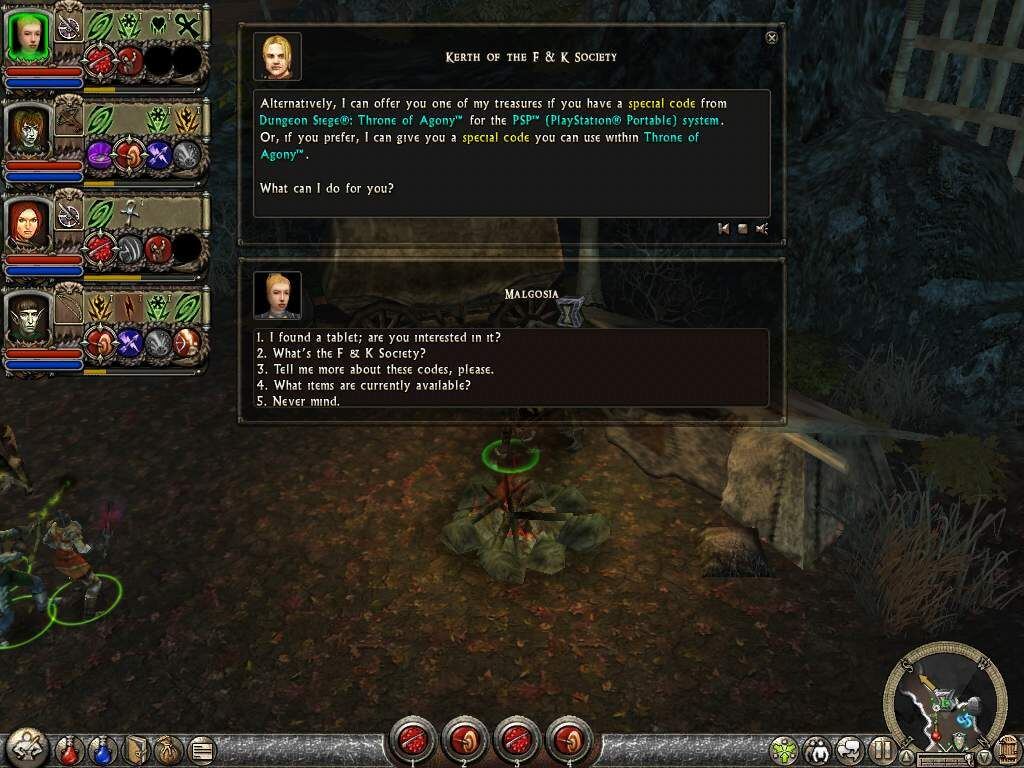The width and height of the screenshot is (1024, 768).
Task: Cast the purple lightning spell of fourth hero
Action: (131, 343)
